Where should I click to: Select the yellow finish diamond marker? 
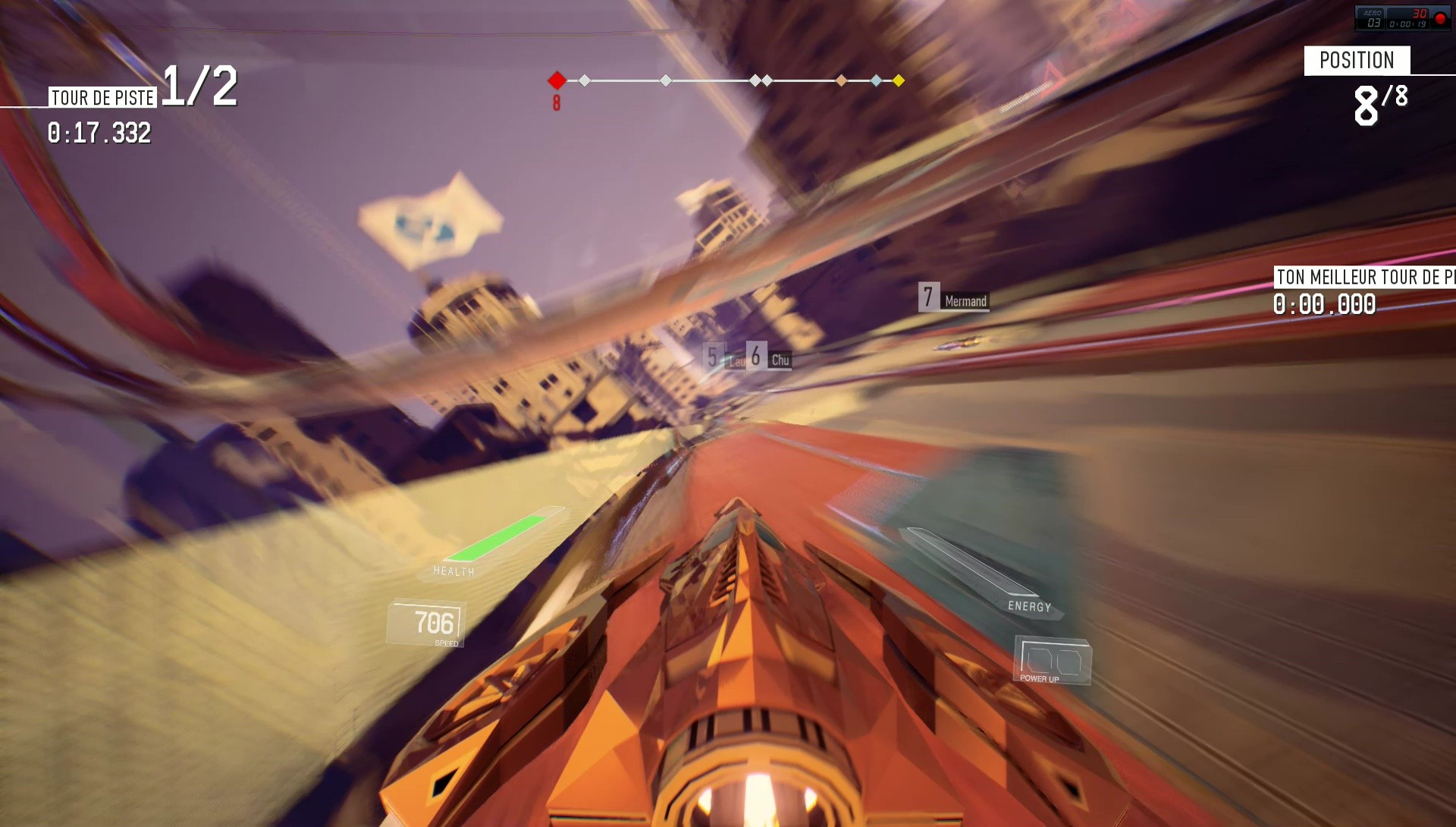pos(898,80)
